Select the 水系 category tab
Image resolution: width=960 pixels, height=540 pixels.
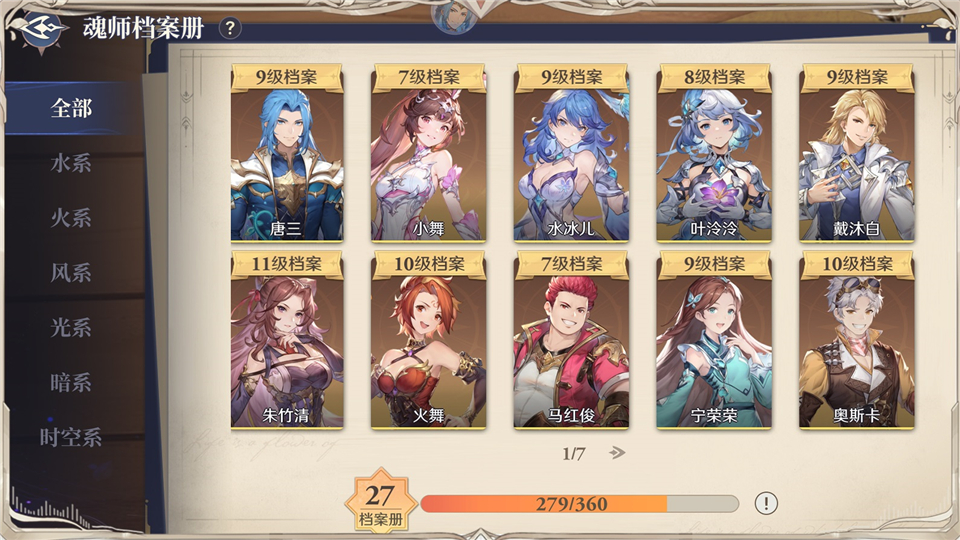click(71, 163)
